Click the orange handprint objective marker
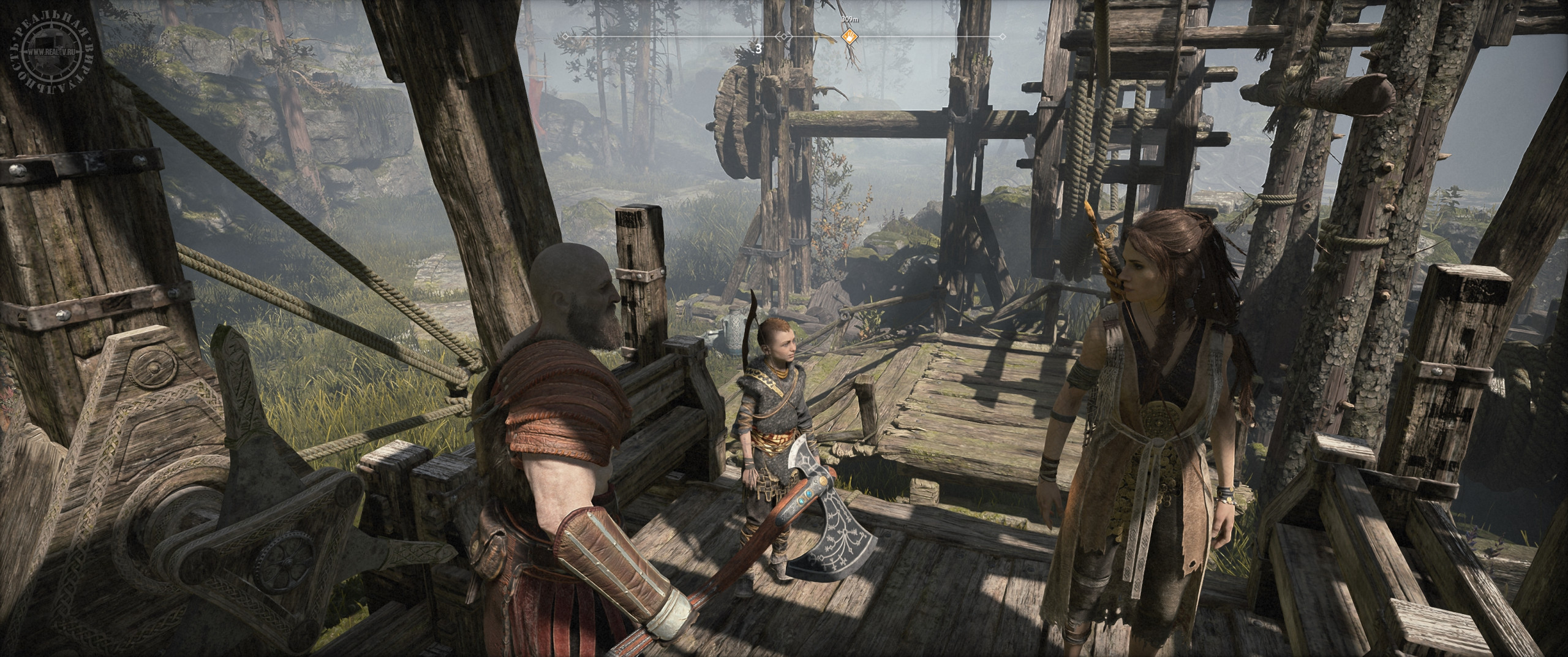1568x657 pixels. 850,37
